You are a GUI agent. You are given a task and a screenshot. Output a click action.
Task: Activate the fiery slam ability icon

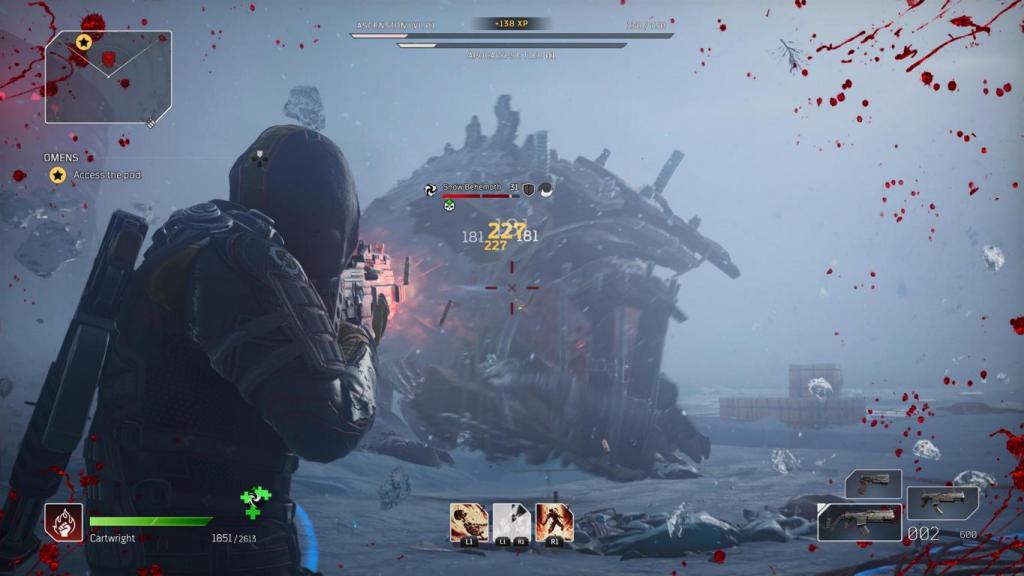[x=469, y=522]
